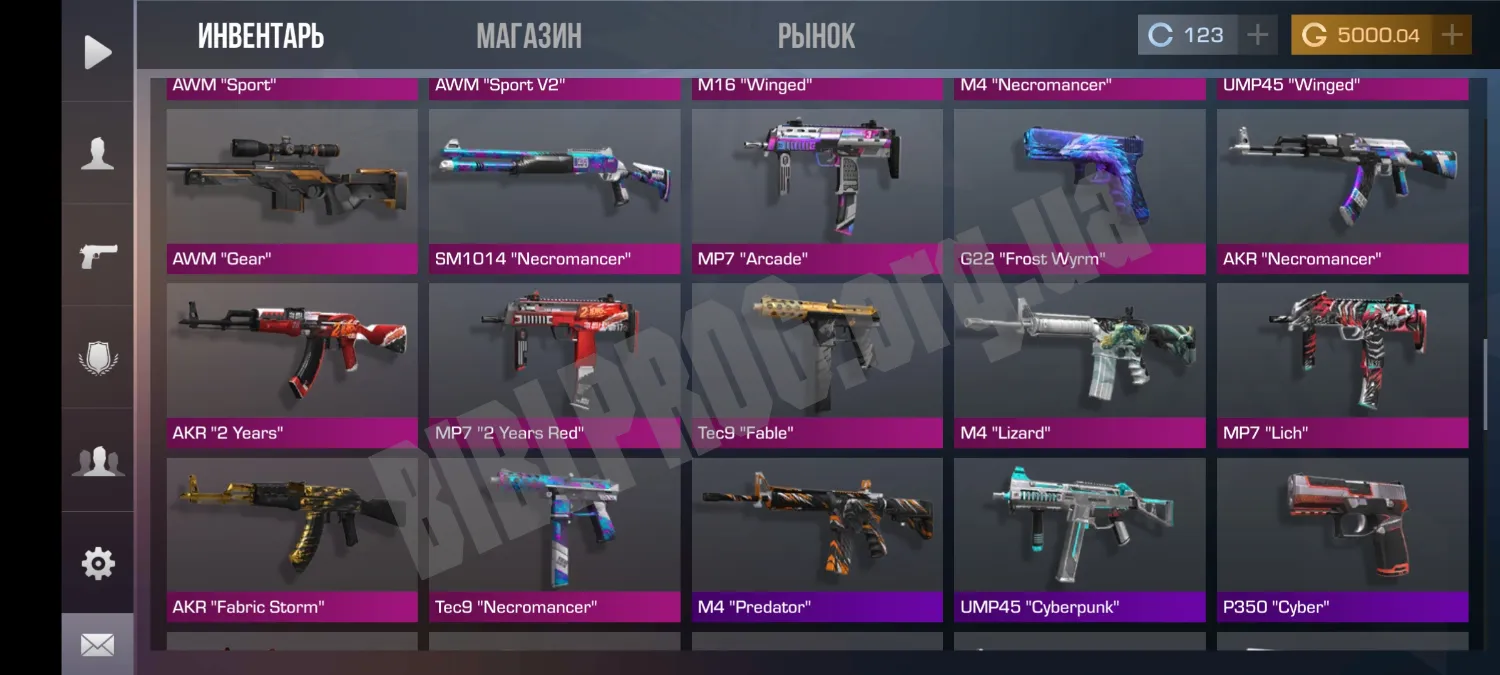Screen dimensions: 1500x675
Task: Open the player profile icon
Action: coord(97,154)
